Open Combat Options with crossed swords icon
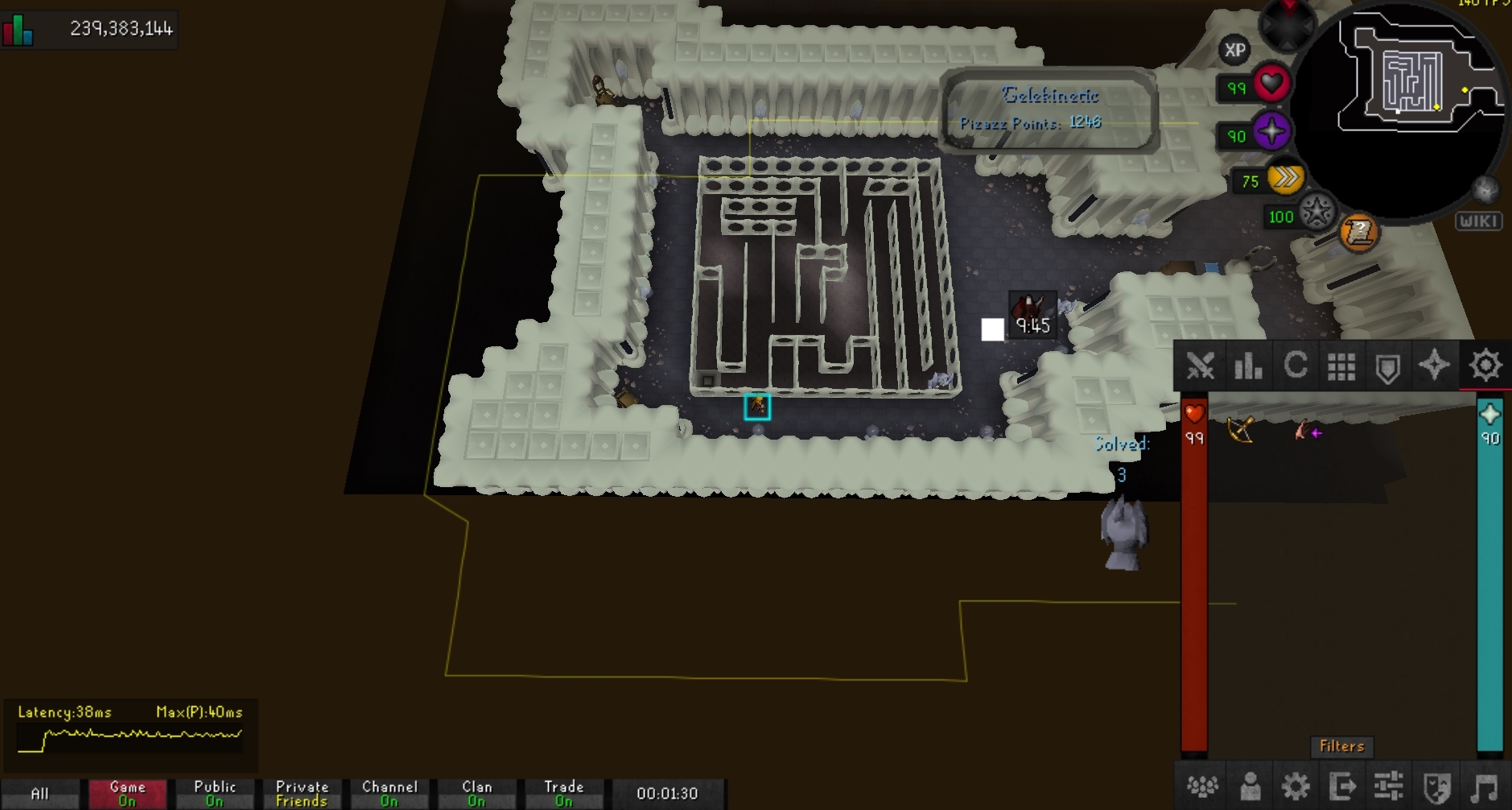The image size is (1512, 810). click(x=1201, y=366)
